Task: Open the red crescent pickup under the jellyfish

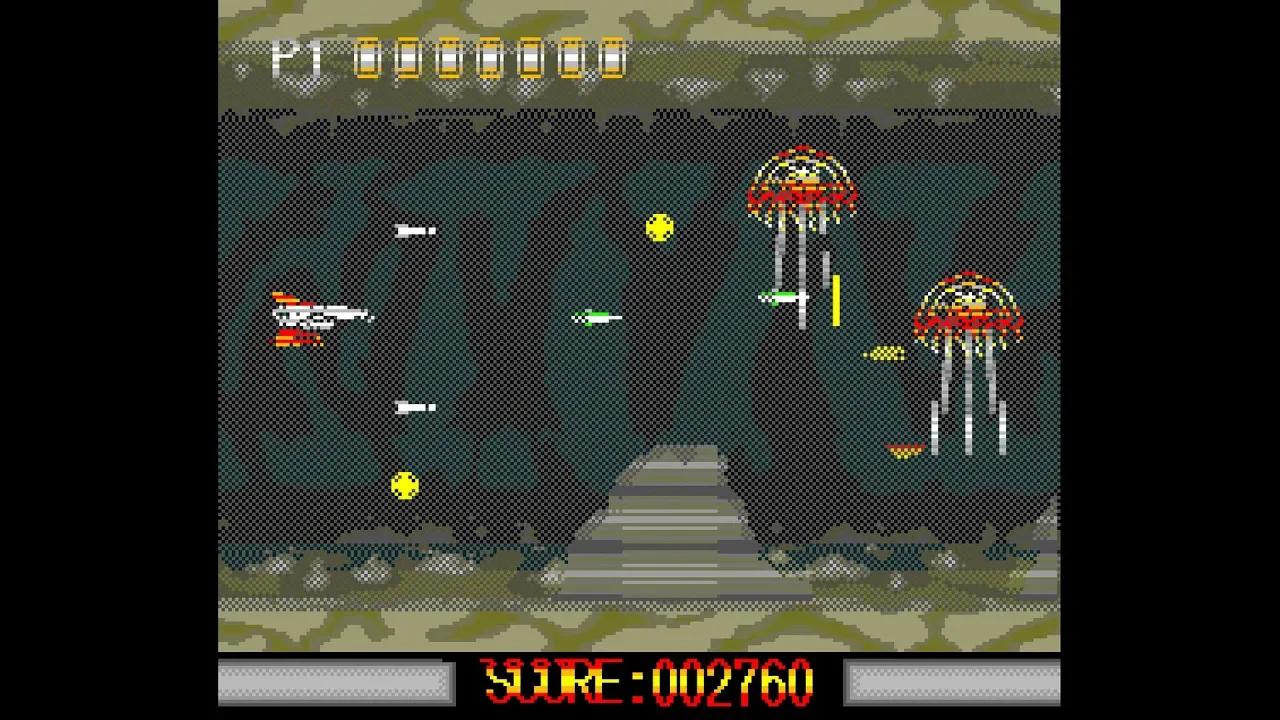Action: pyautogui.click(x=905, y=450)
